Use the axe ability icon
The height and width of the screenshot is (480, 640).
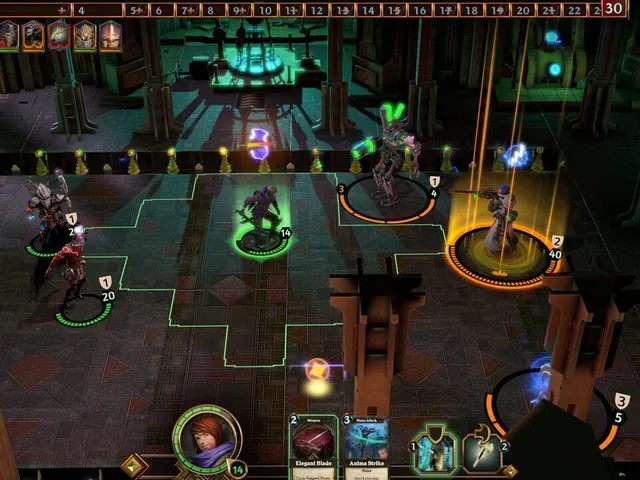483,452
